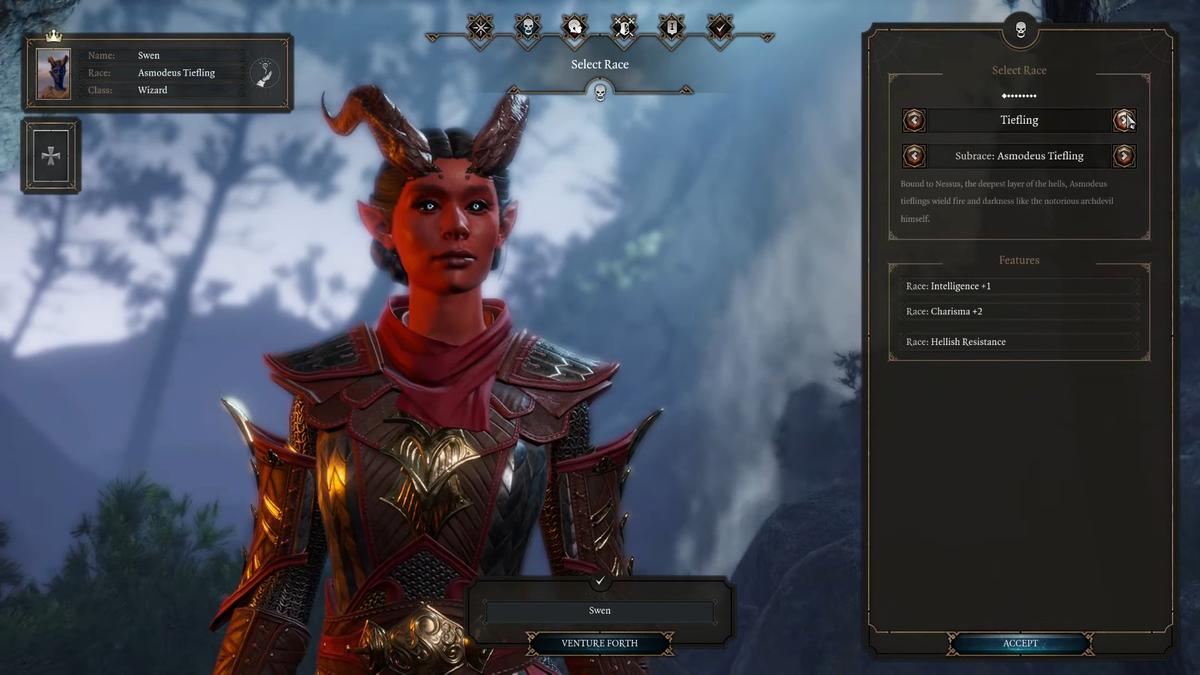Inspect the Charisma +2 racial feature

(x=1018, y=311)
